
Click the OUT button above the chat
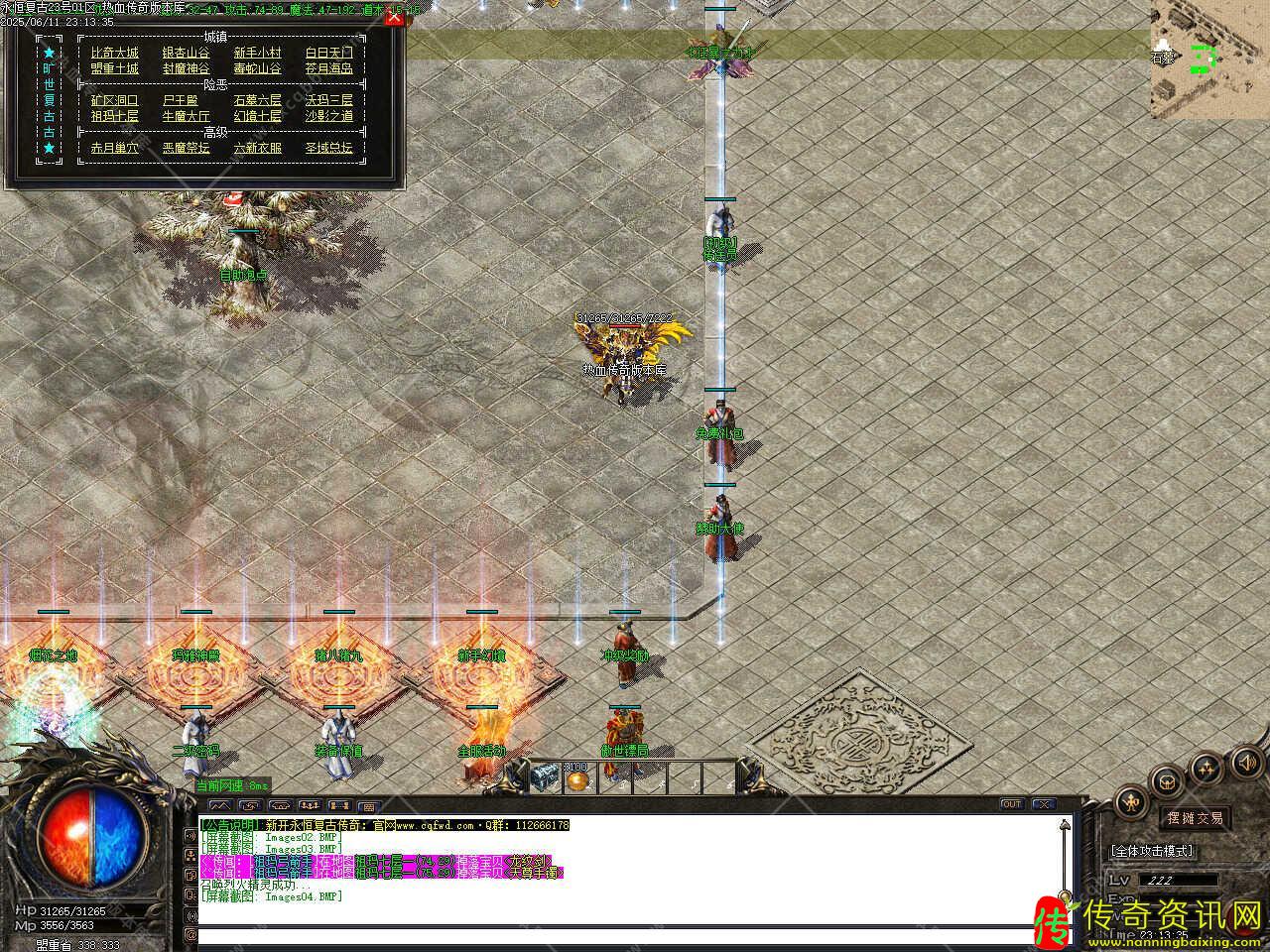tap(1011, 803)
